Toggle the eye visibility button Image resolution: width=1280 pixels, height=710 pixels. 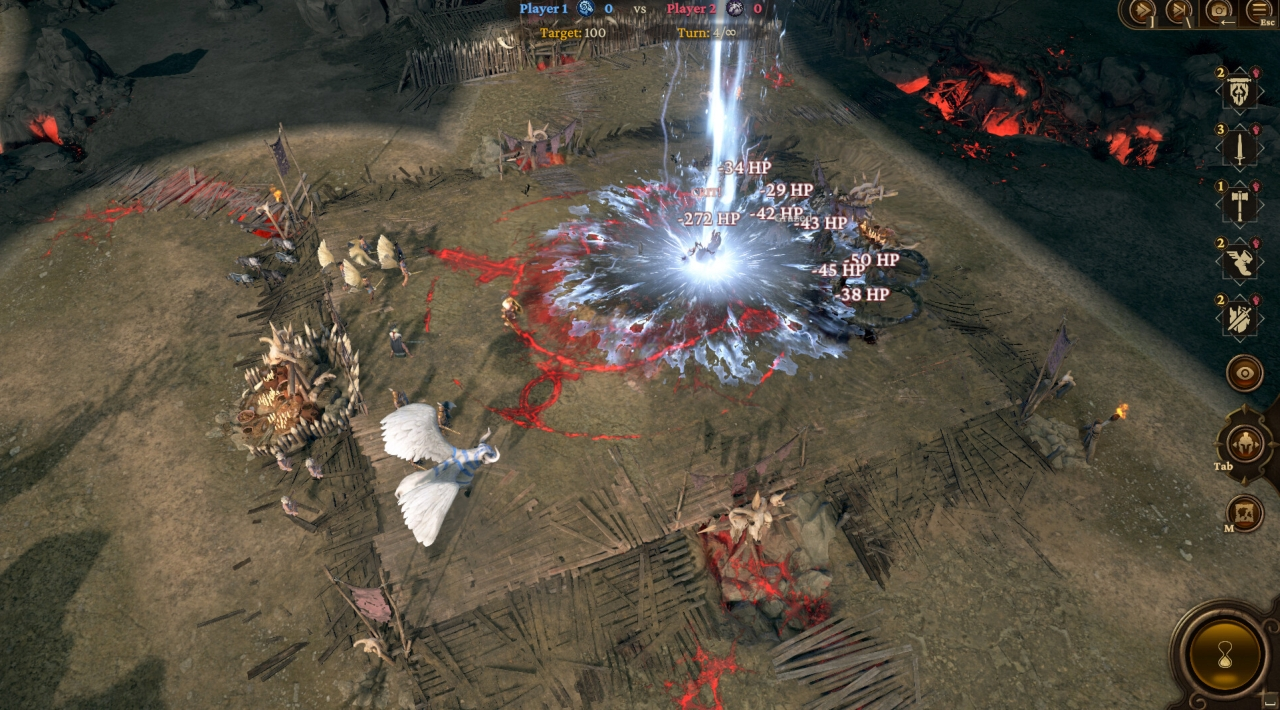point(1245,373)
